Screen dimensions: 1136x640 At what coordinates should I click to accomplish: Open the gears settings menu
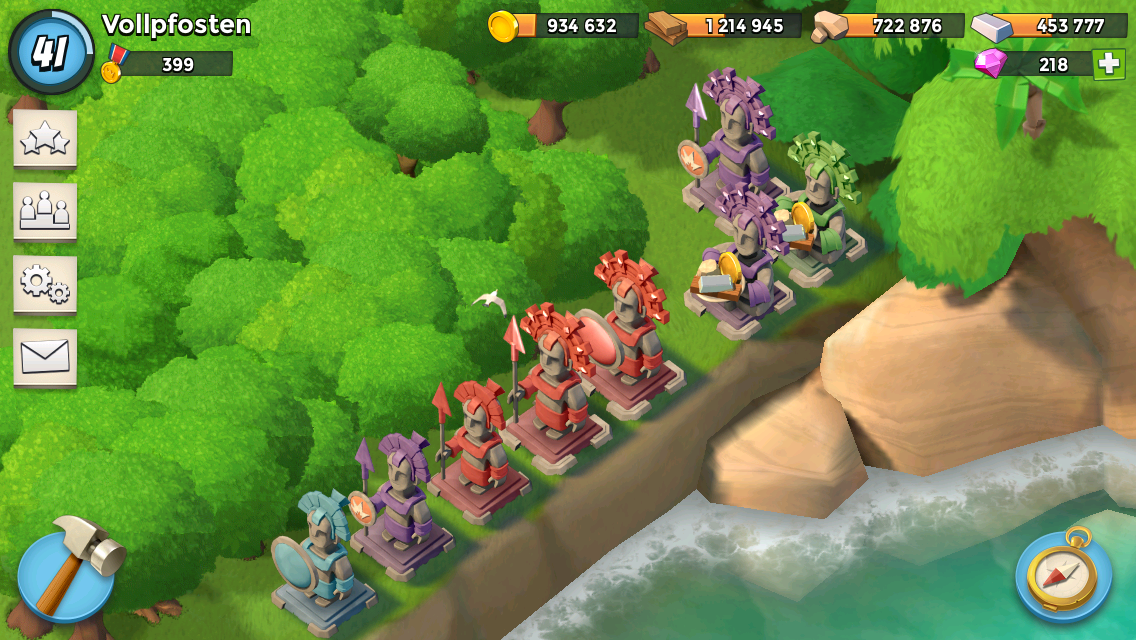pyautogui.click(x=45, y=284)
